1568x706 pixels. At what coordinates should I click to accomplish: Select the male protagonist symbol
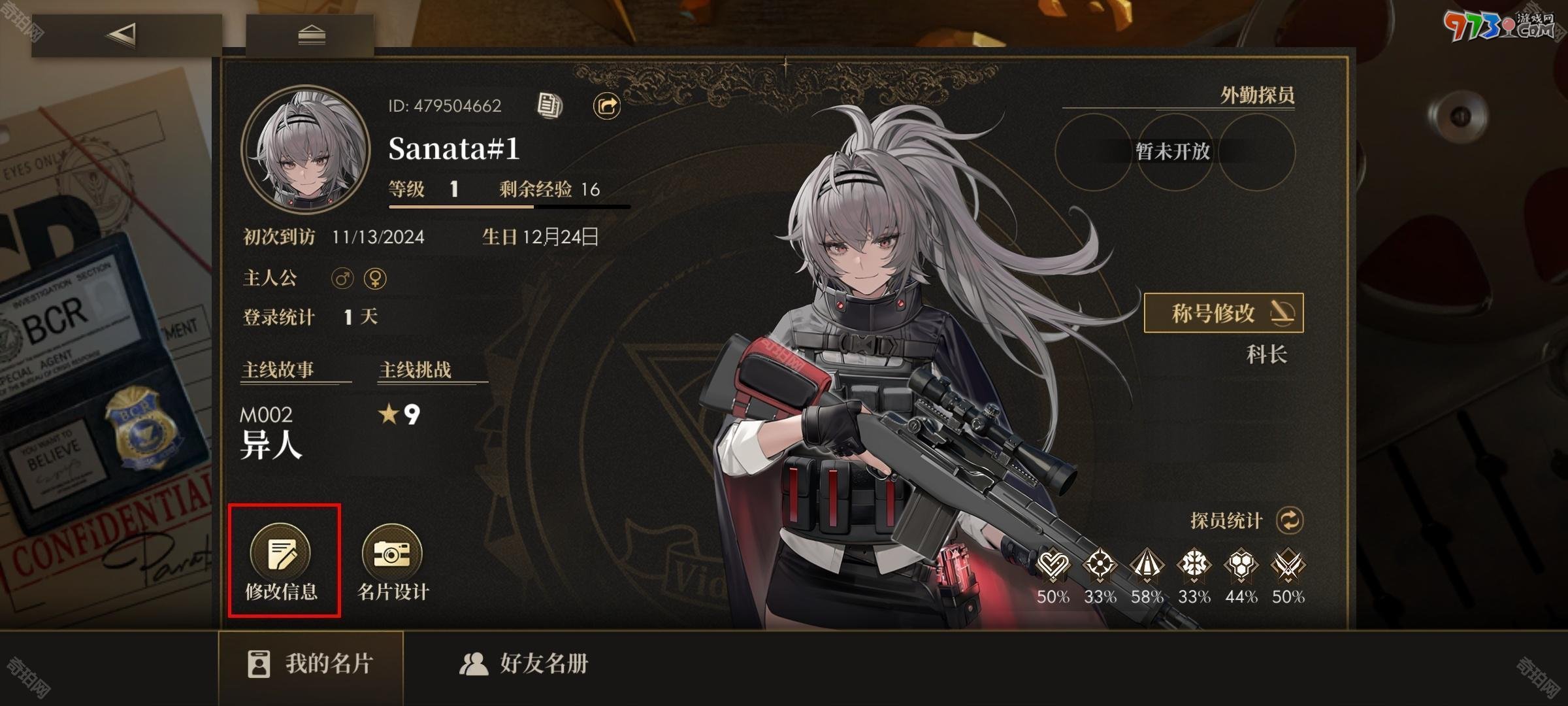[x=342, y=278]
